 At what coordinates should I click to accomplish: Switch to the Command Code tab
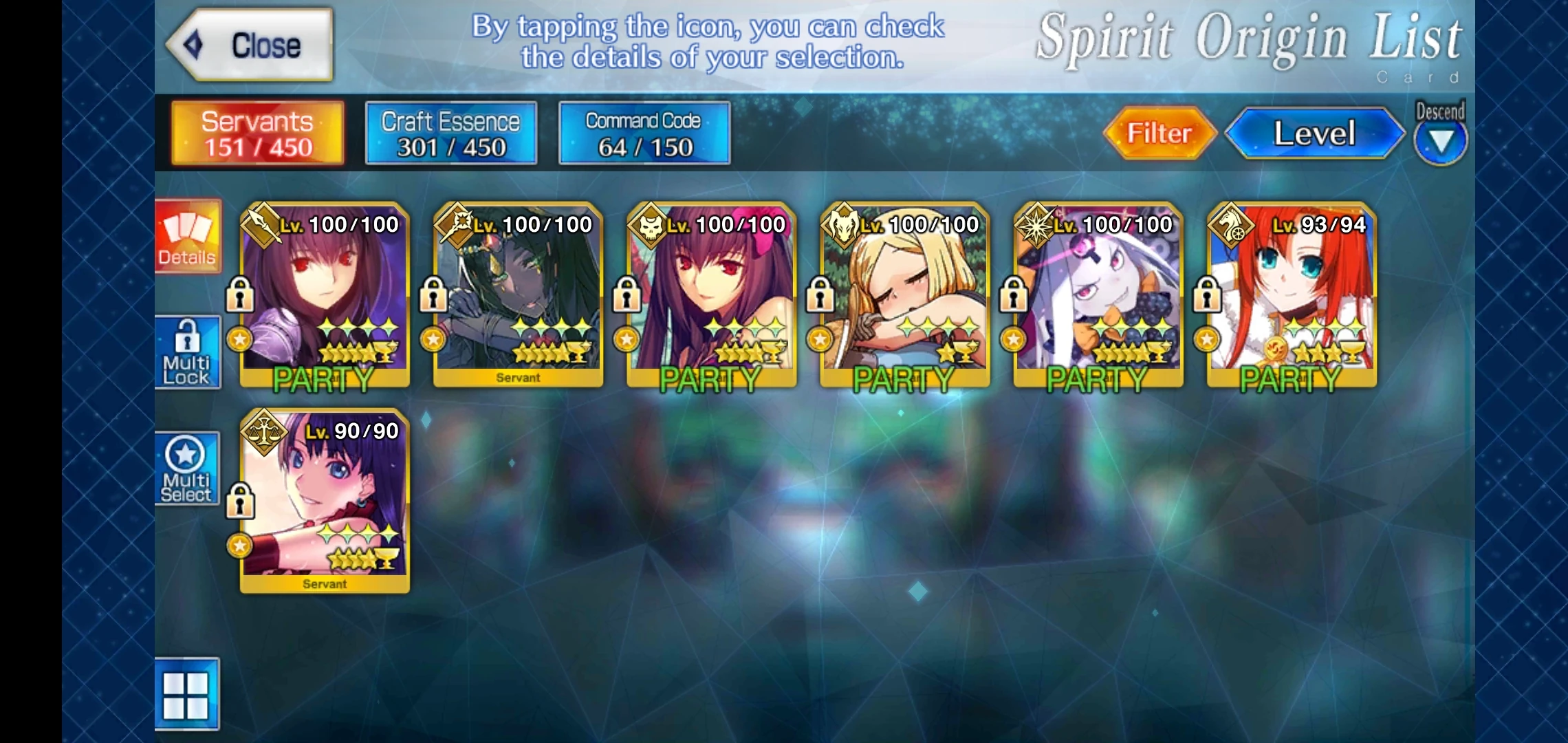643,132
